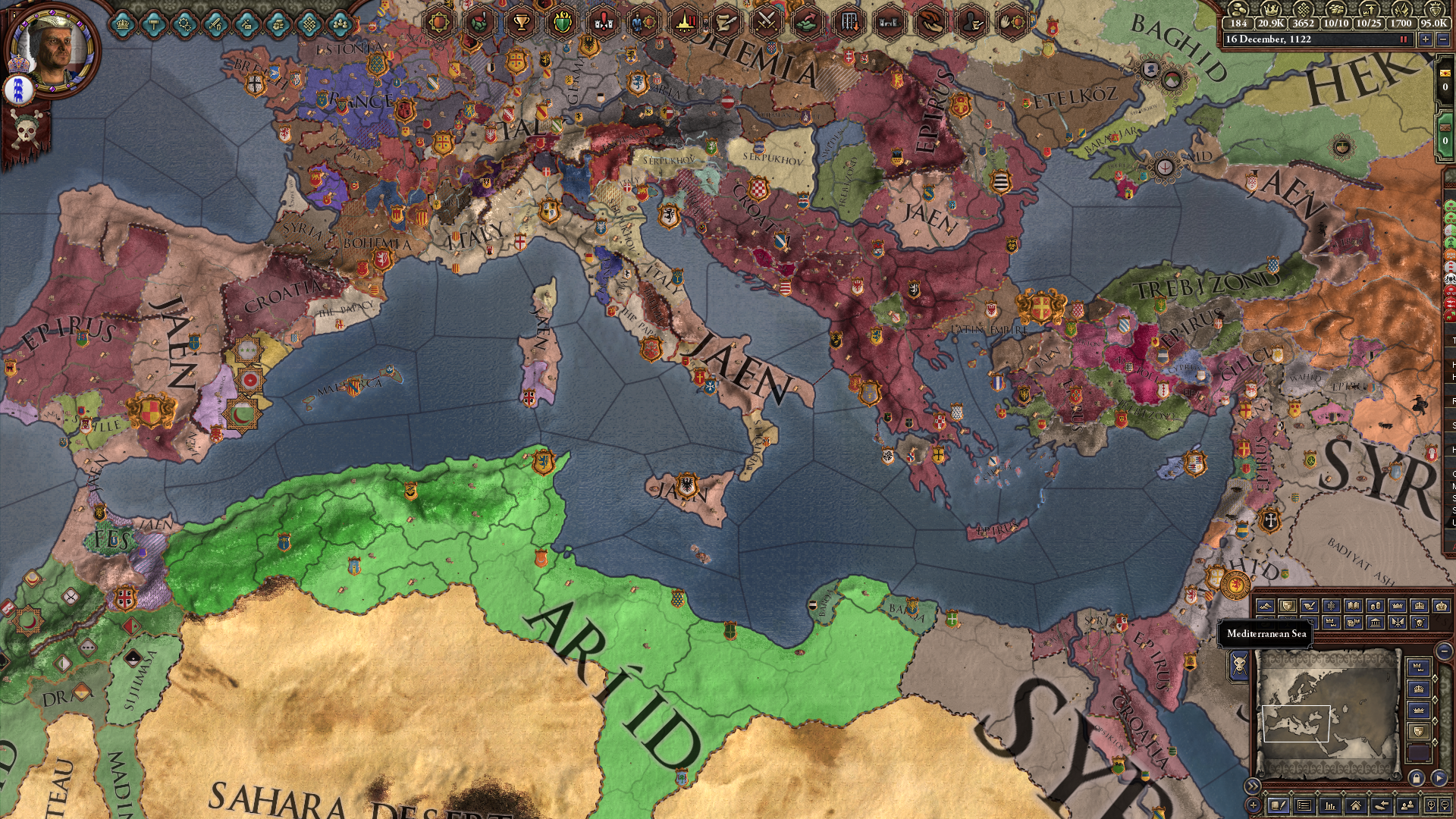Toggle the padlock message lock button
The width and height of the screenshot is (1456, 819).
click(1417, 778)
